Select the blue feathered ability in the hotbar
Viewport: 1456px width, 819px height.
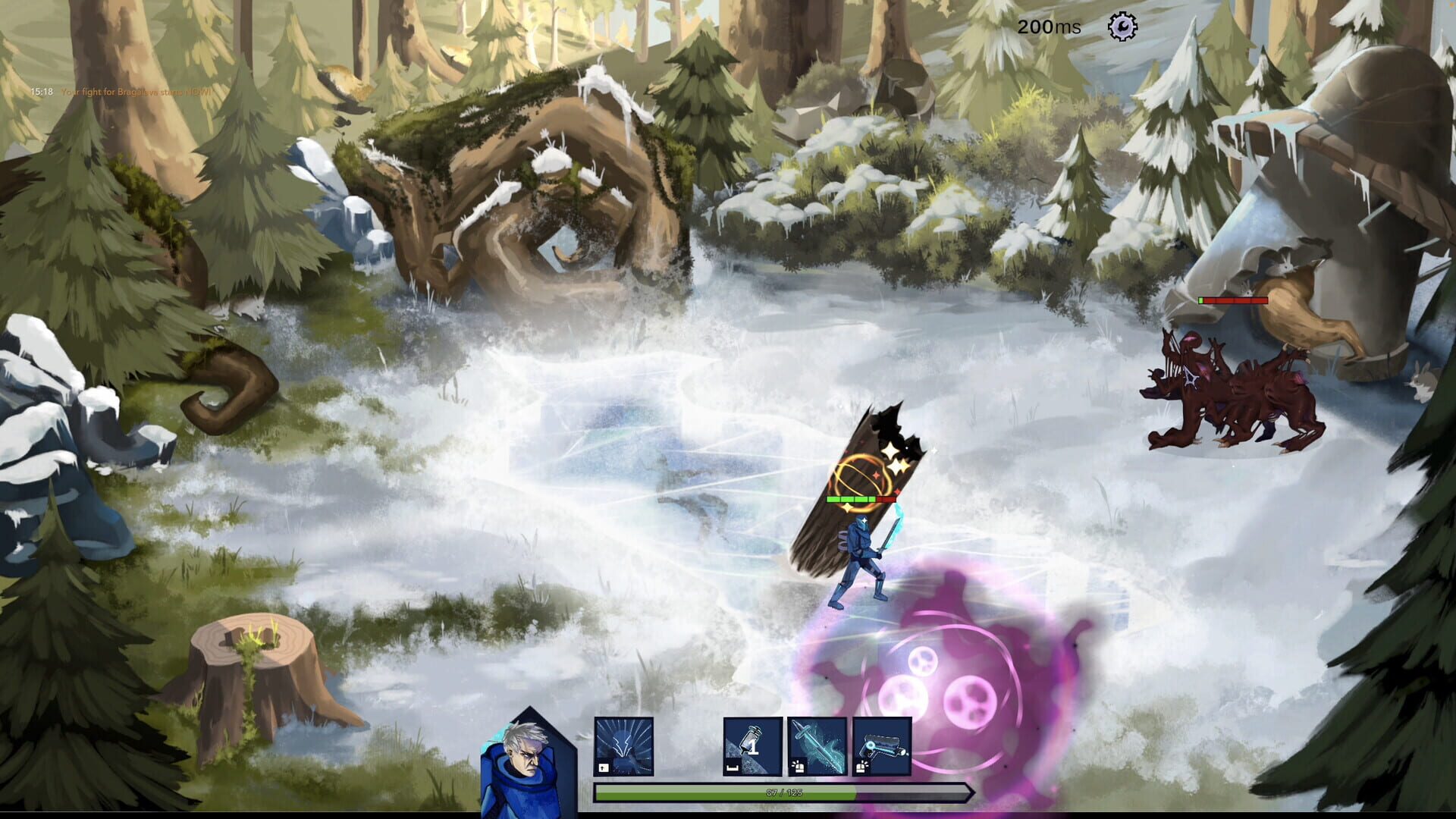point(625,747)
